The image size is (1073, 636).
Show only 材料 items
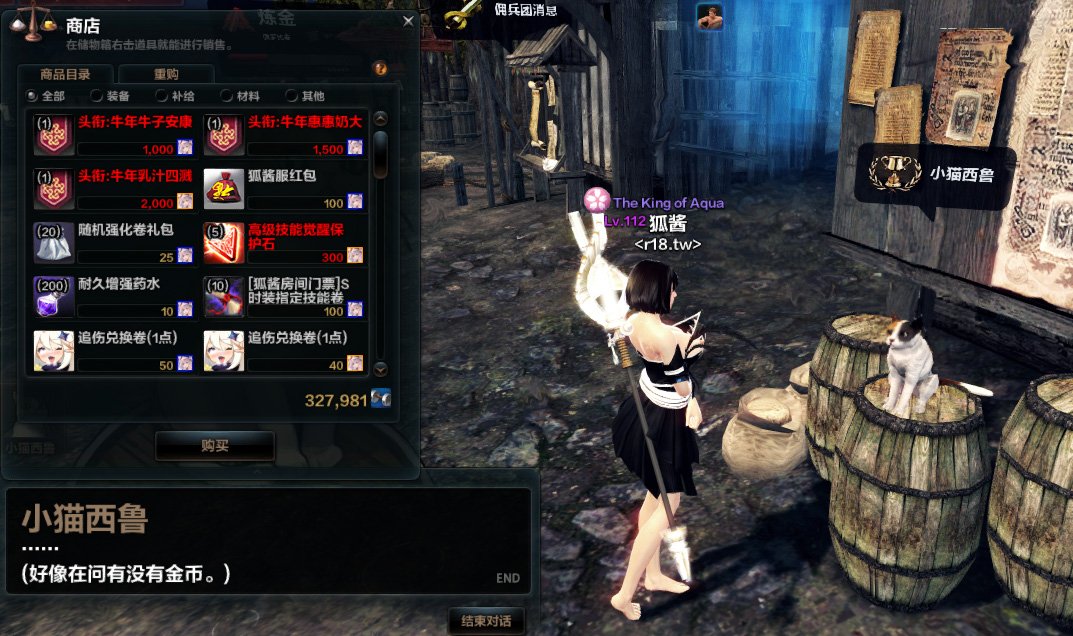tap(227, 96)
